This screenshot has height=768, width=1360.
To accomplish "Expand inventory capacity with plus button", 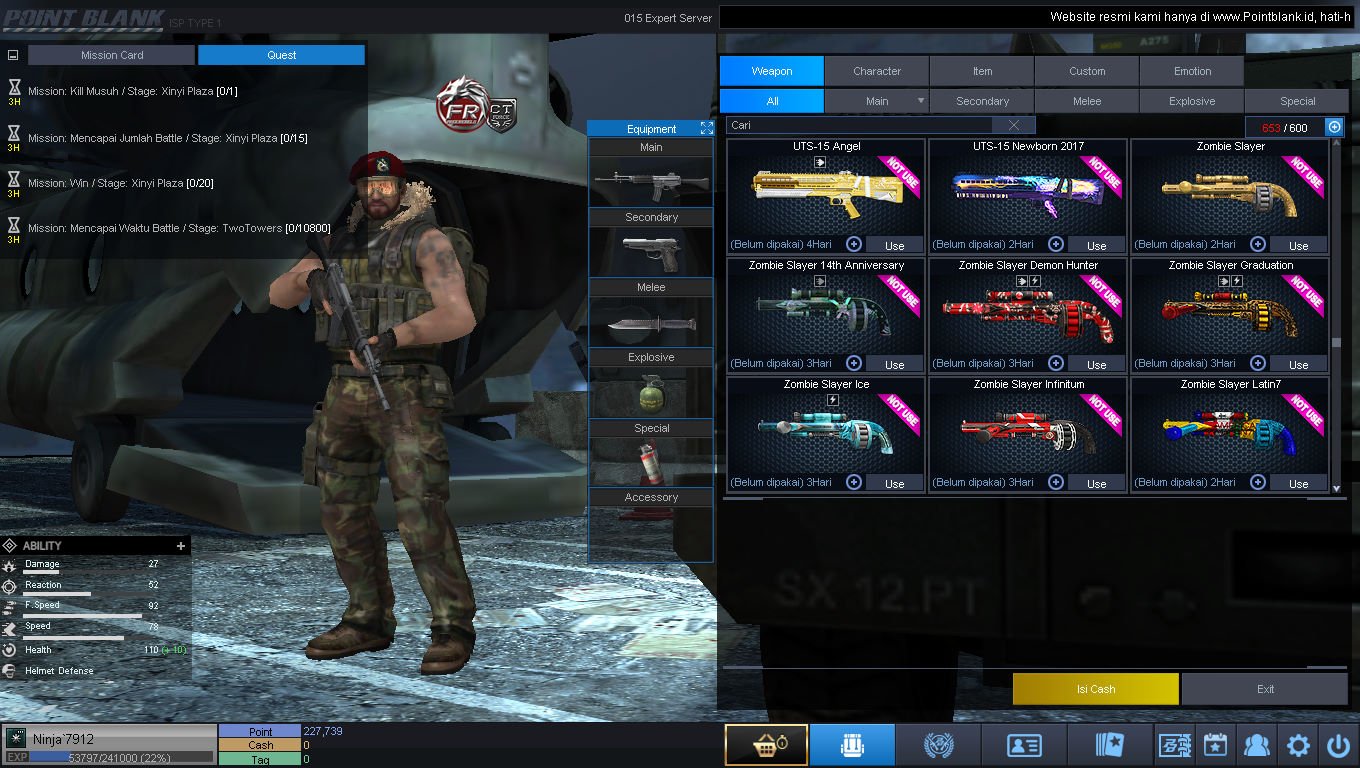I will click(1334, 127).
